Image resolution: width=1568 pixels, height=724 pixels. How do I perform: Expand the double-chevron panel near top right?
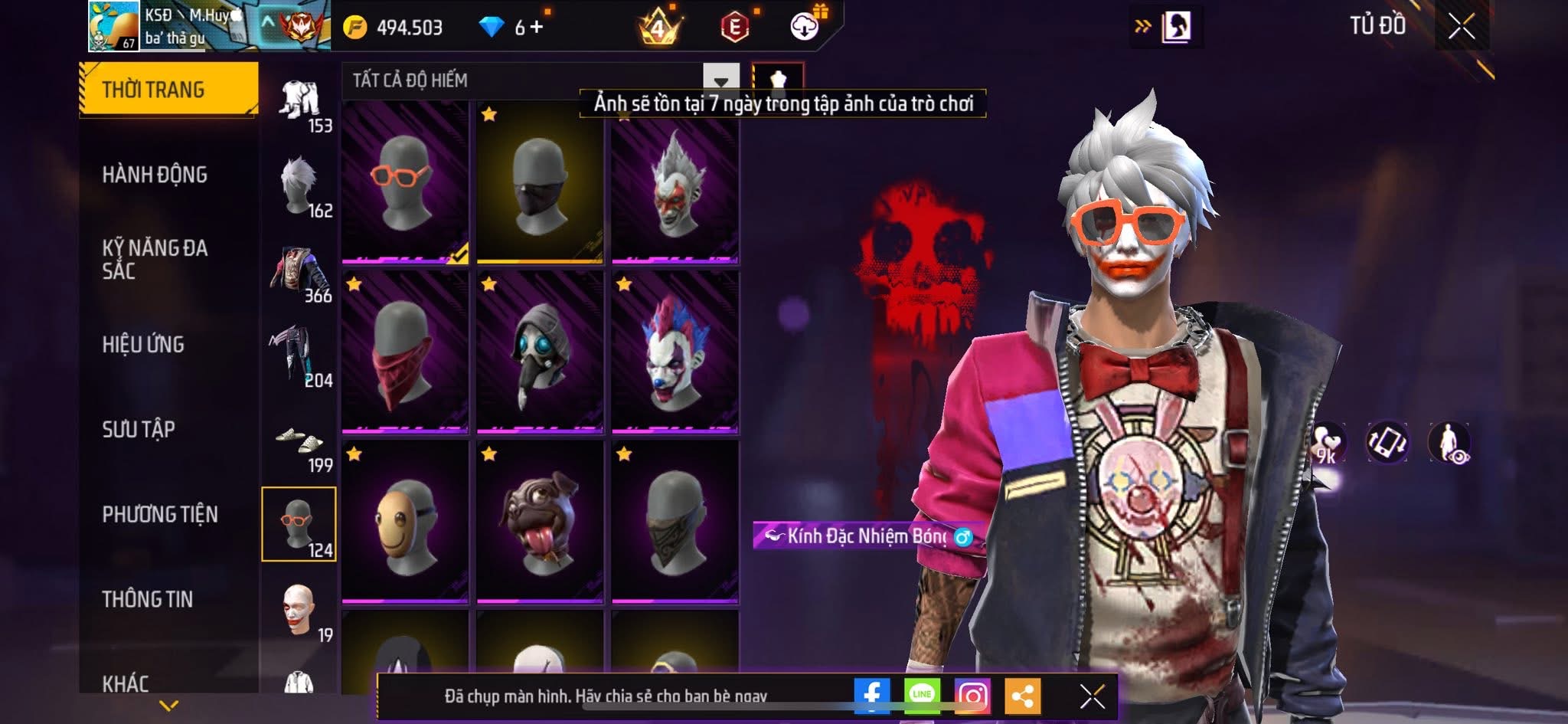click(x=1142, y=25)
